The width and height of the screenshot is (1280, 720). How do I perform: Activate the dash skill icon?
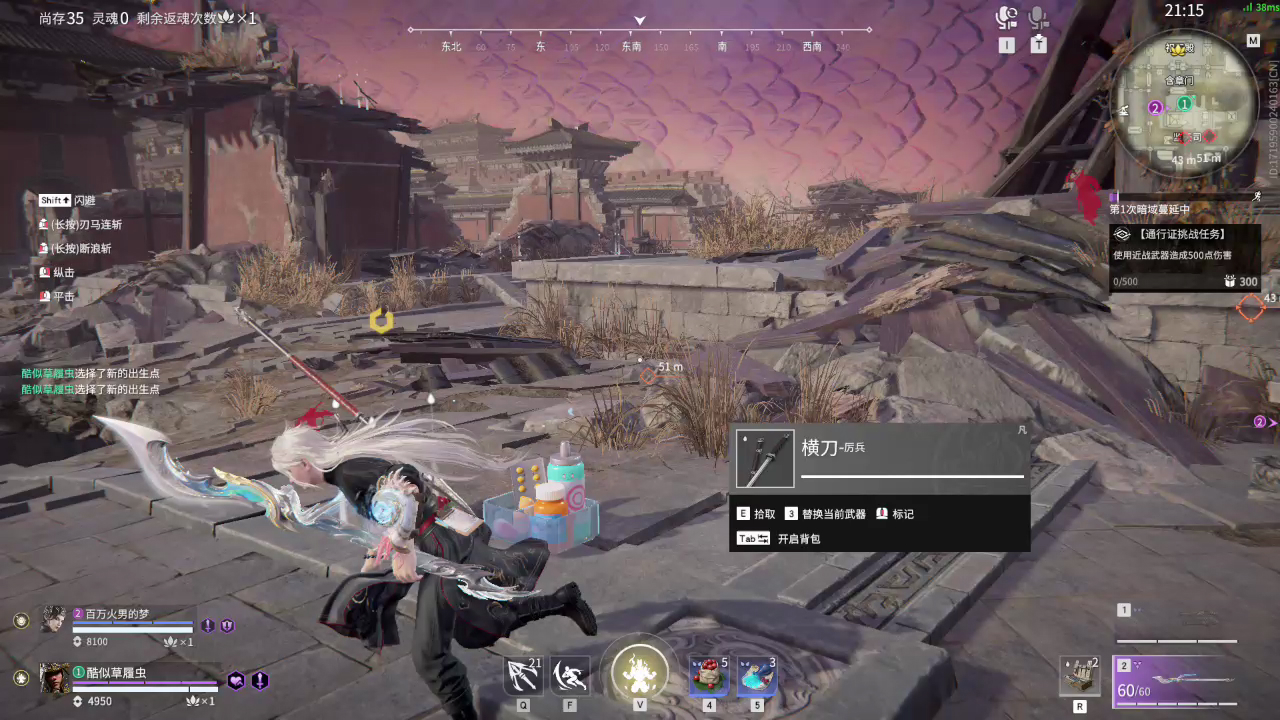click(x=570, y=675)
